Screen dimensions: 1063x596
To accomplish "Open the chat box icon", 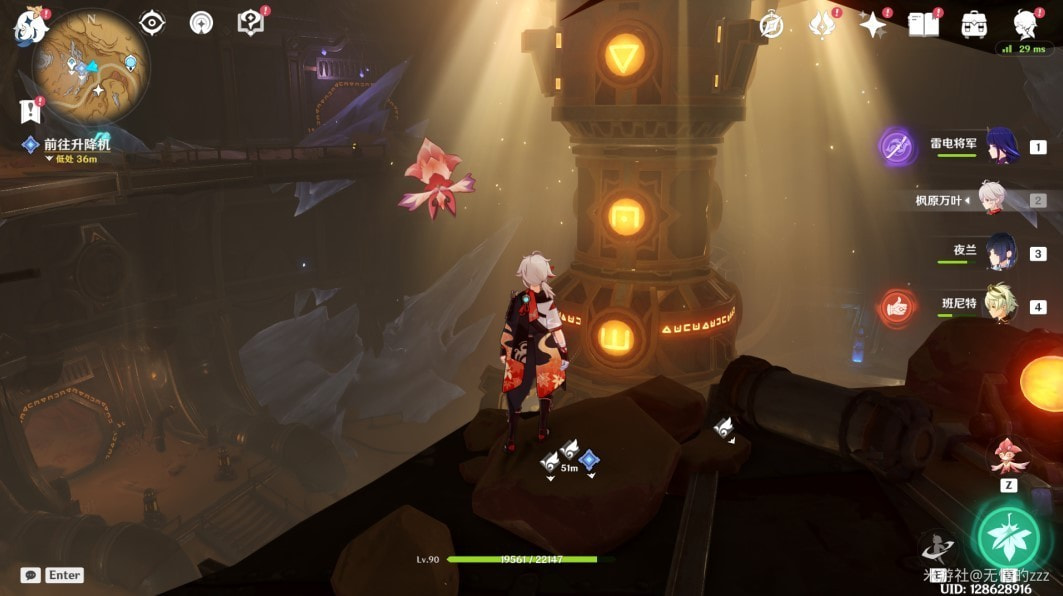I will [30, 575].
